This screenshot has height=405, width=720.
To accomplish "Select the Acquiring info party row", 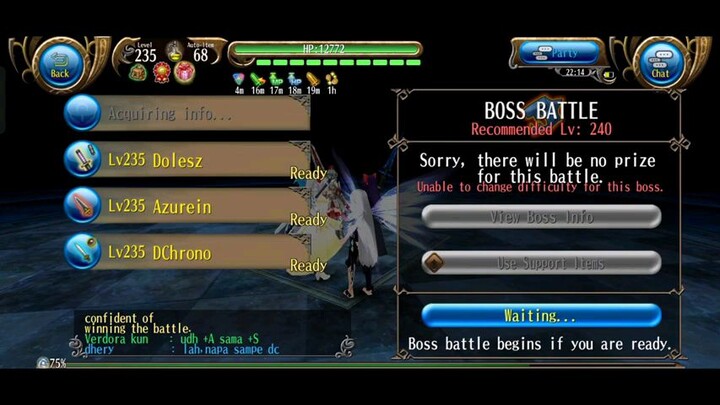I will (185, 113).
